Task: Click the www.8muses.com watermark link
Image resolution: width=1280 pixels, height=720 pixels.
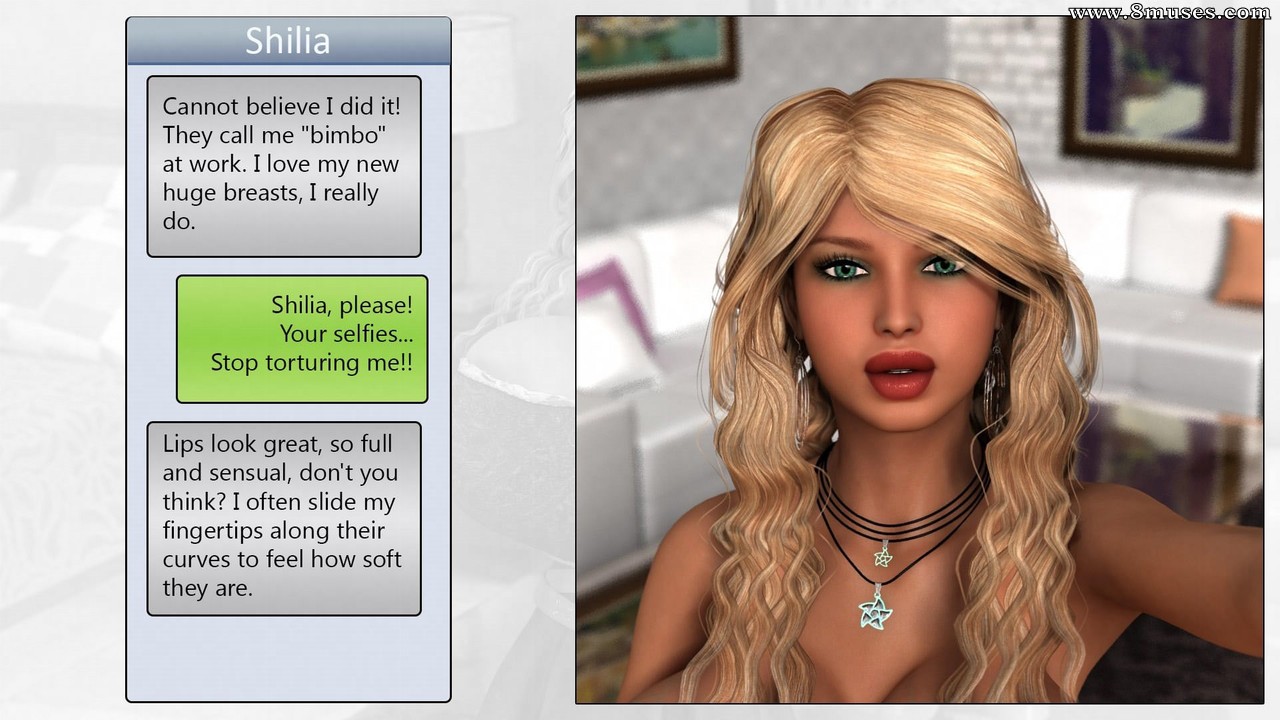Action: pos(1168,13)
